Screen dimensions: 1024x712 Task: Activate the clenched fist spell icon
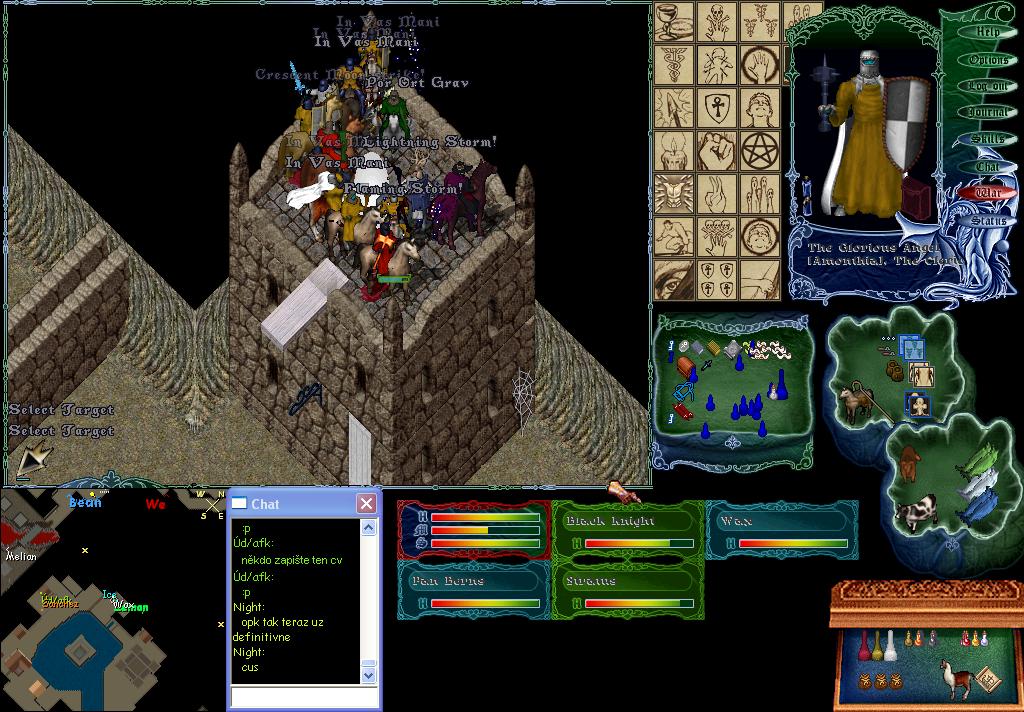point(716,149)
